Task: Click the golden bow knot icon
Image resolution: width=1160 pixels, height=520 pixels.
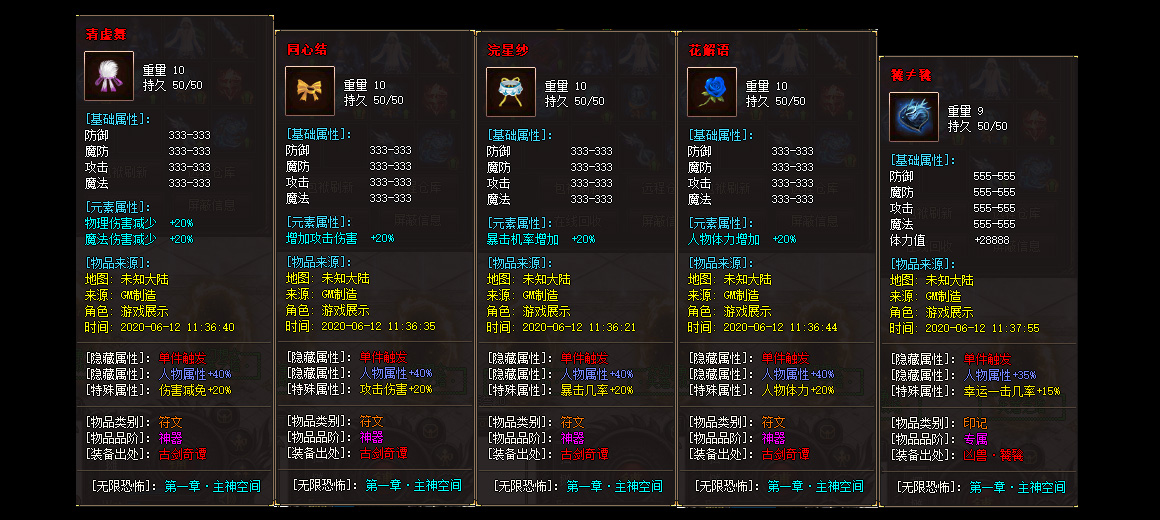Action: 310,92
